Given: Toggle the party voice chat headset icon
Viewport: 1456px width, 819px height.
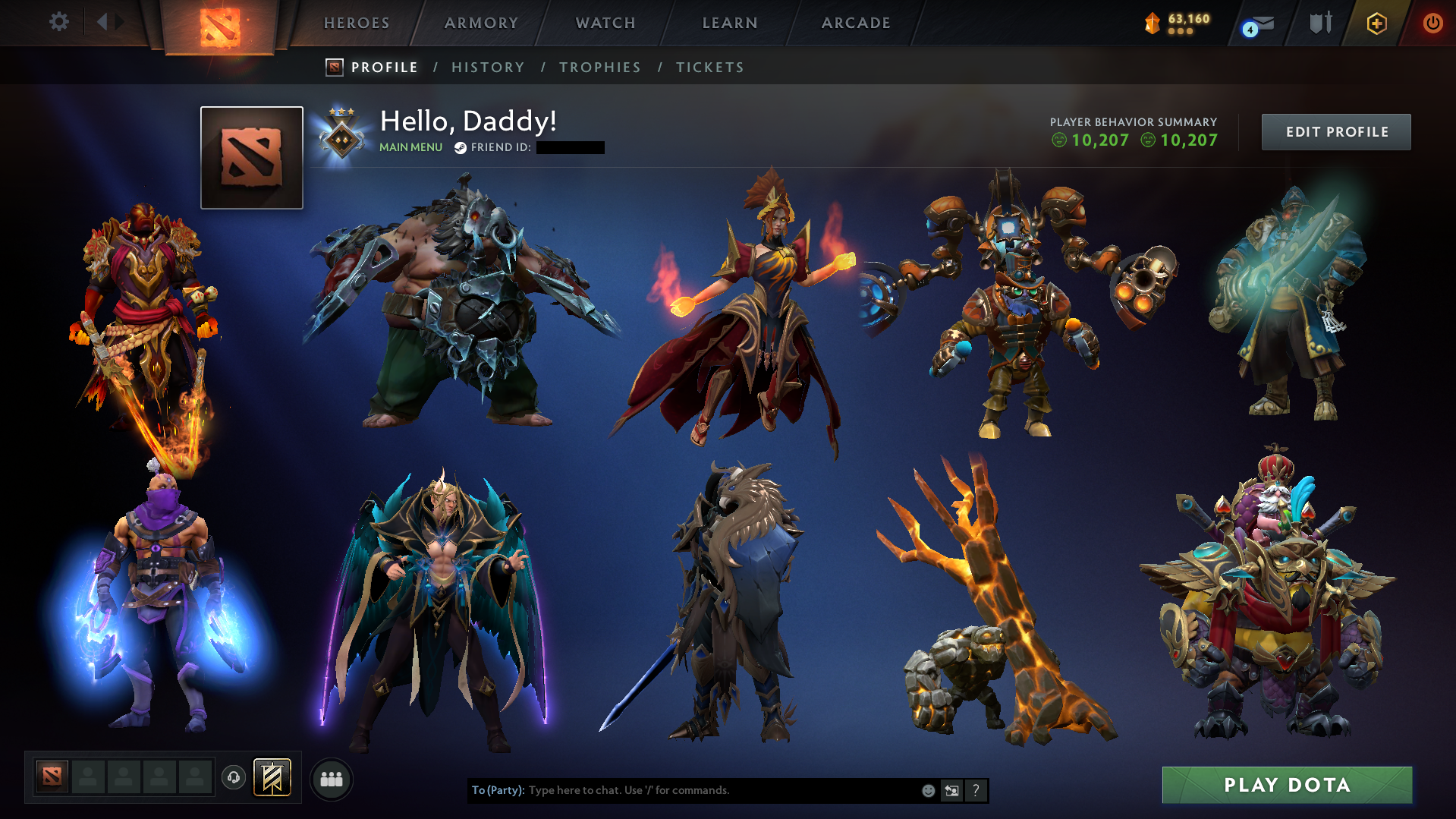Looking at the screenshot, I should pyautogui.click(x=233, y=778).
